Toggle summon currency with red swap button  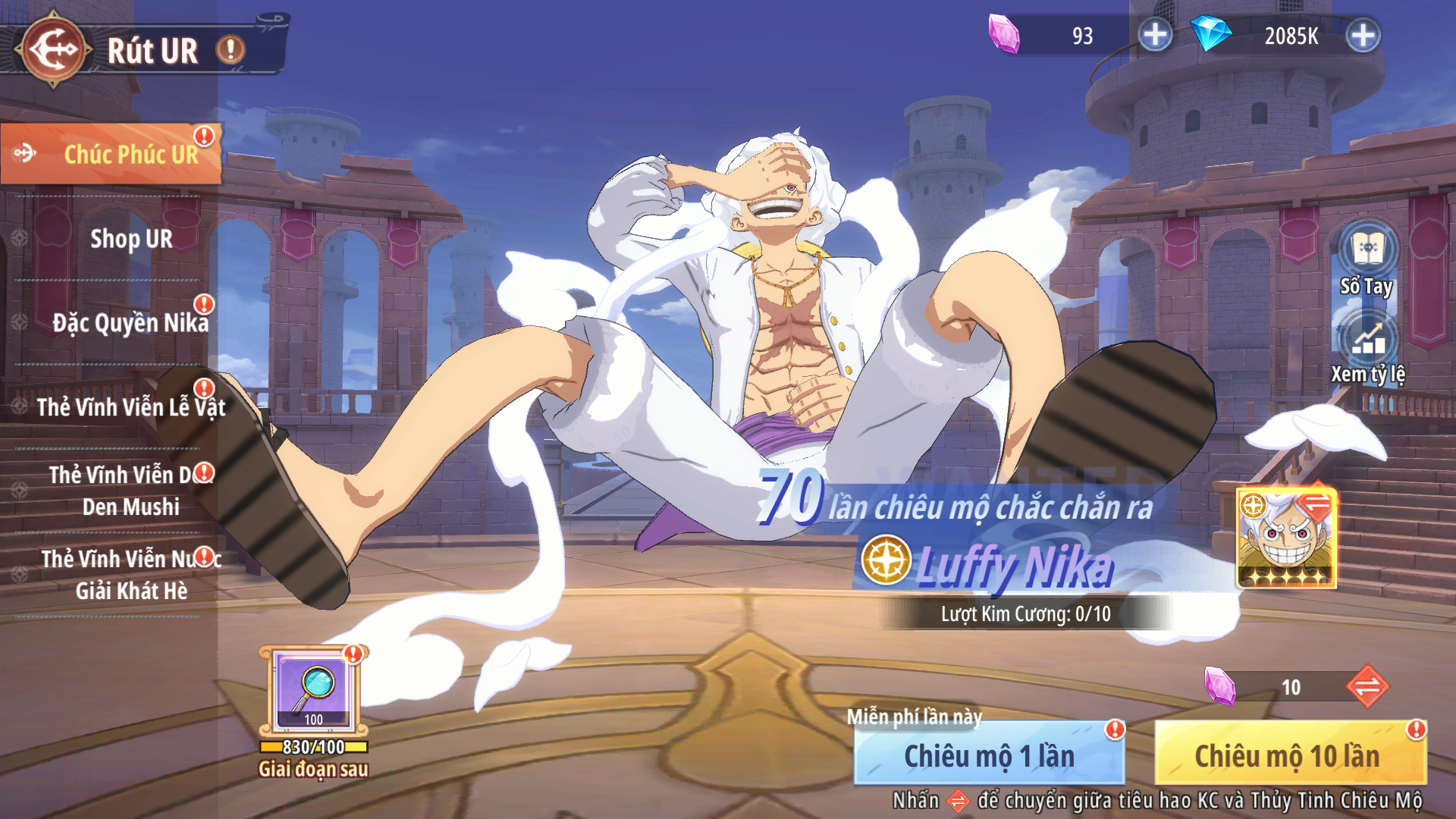coord(1367,686)
